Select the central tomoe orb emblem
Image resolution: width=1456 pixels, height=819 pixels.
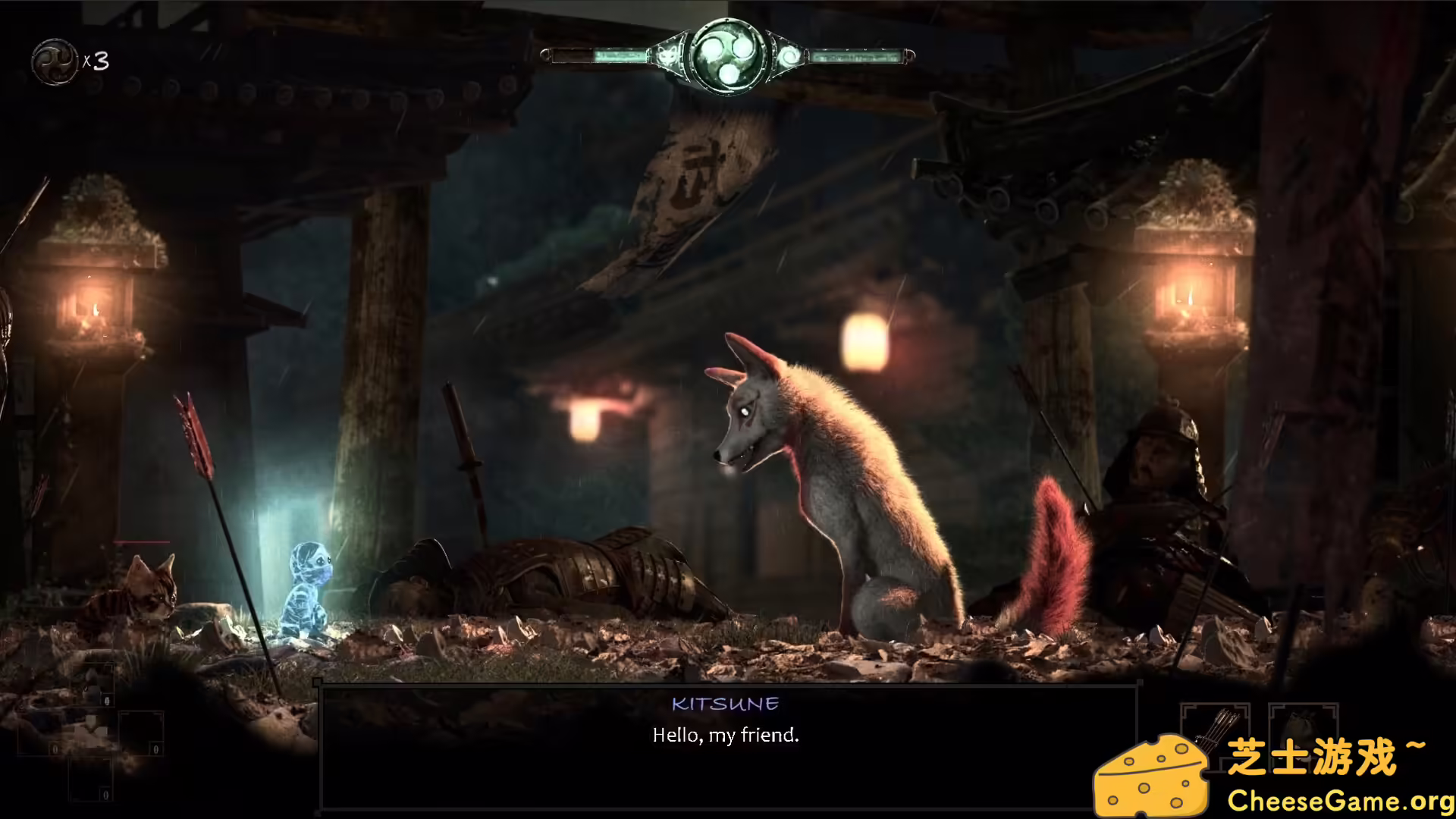pos(726,55)
